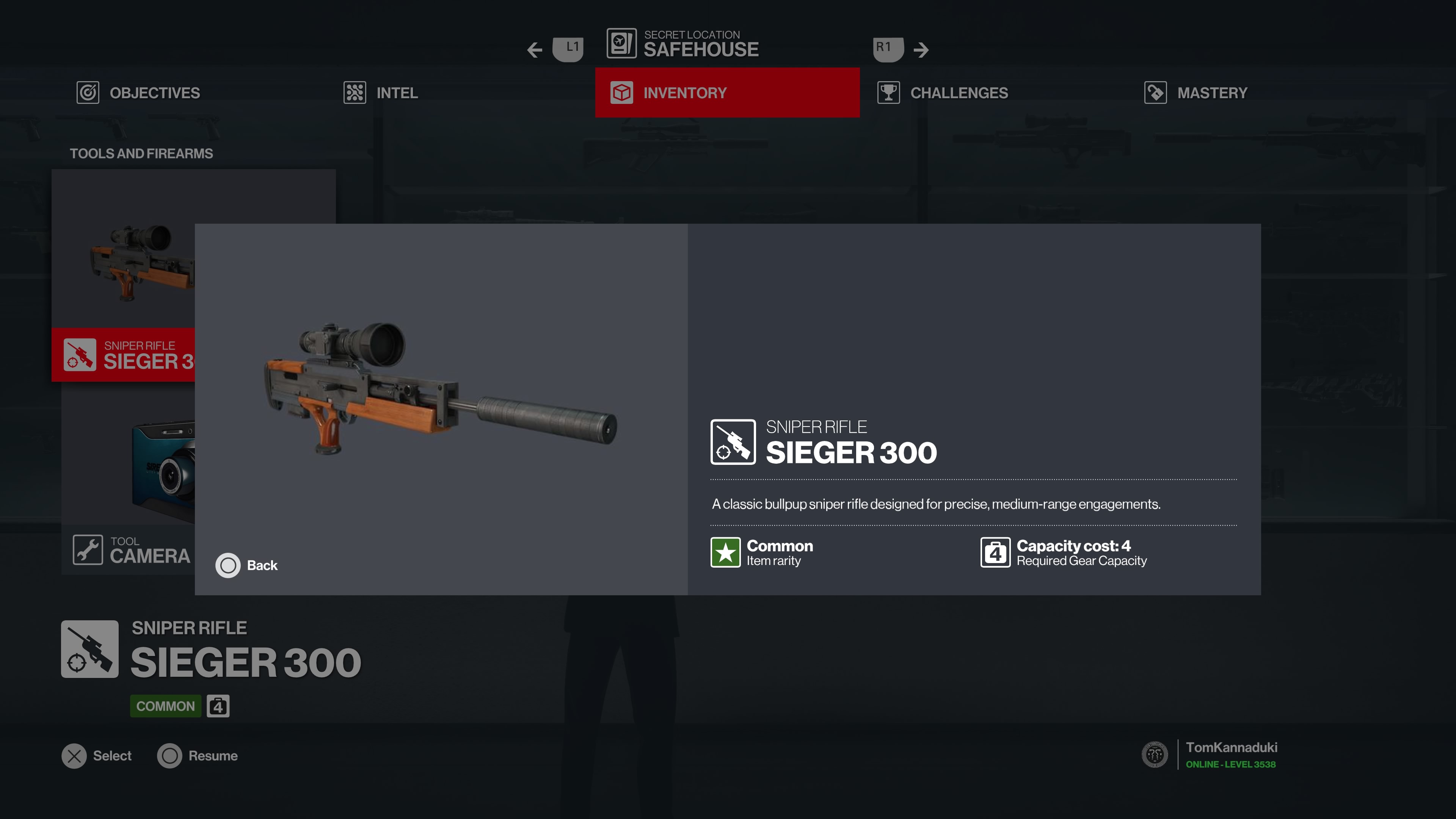Screen dimensions: 1456x819
Task: Click the right arrow beside Safehouse
Action: pyautogui.click(x=921, y=50)
